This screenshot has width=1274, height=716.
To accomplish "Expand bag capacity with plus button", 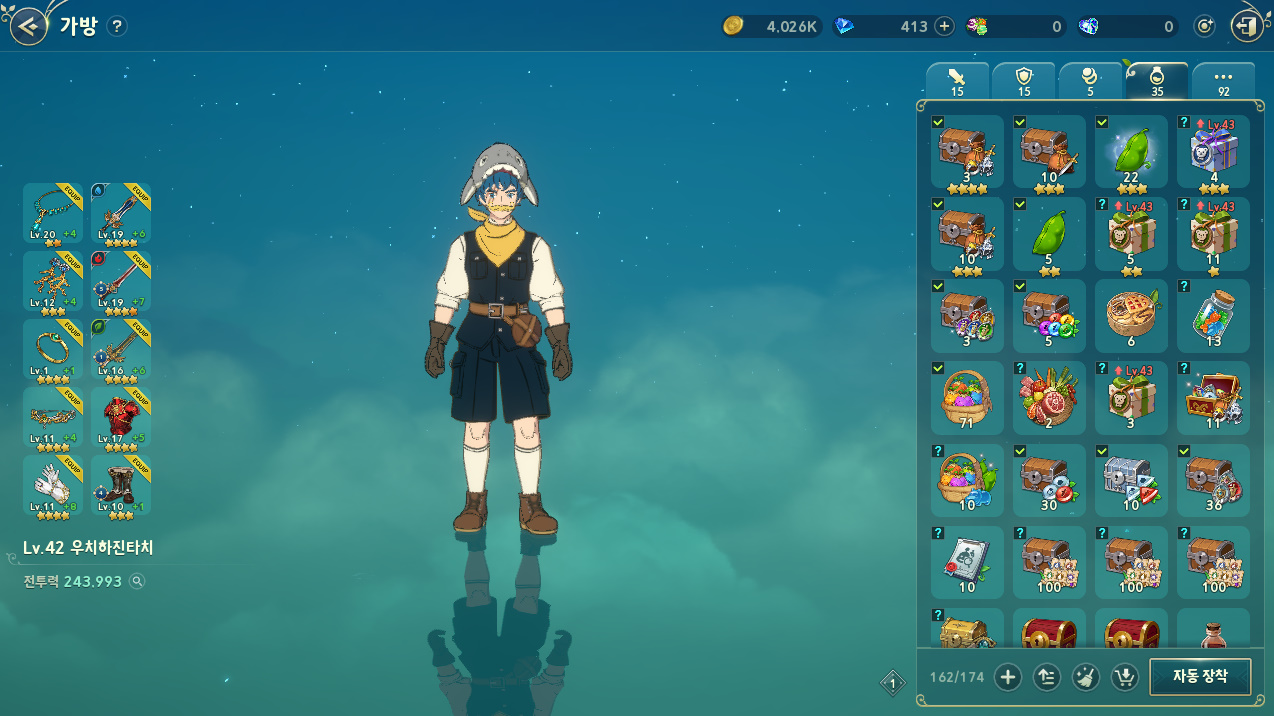I will 1007,678.
